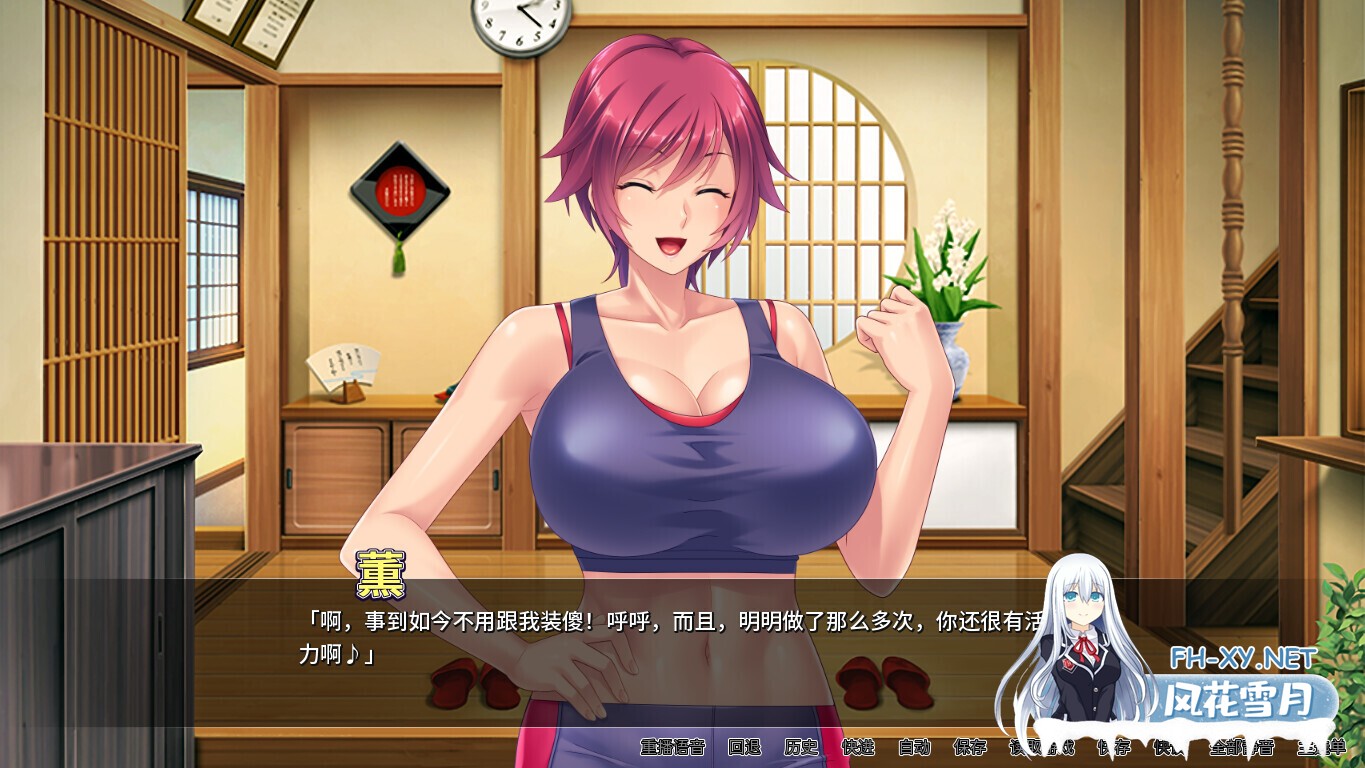Click the 薫 character name plate
The width and height of the screenshot is (1365, 768).
click(x=378, y=571)
